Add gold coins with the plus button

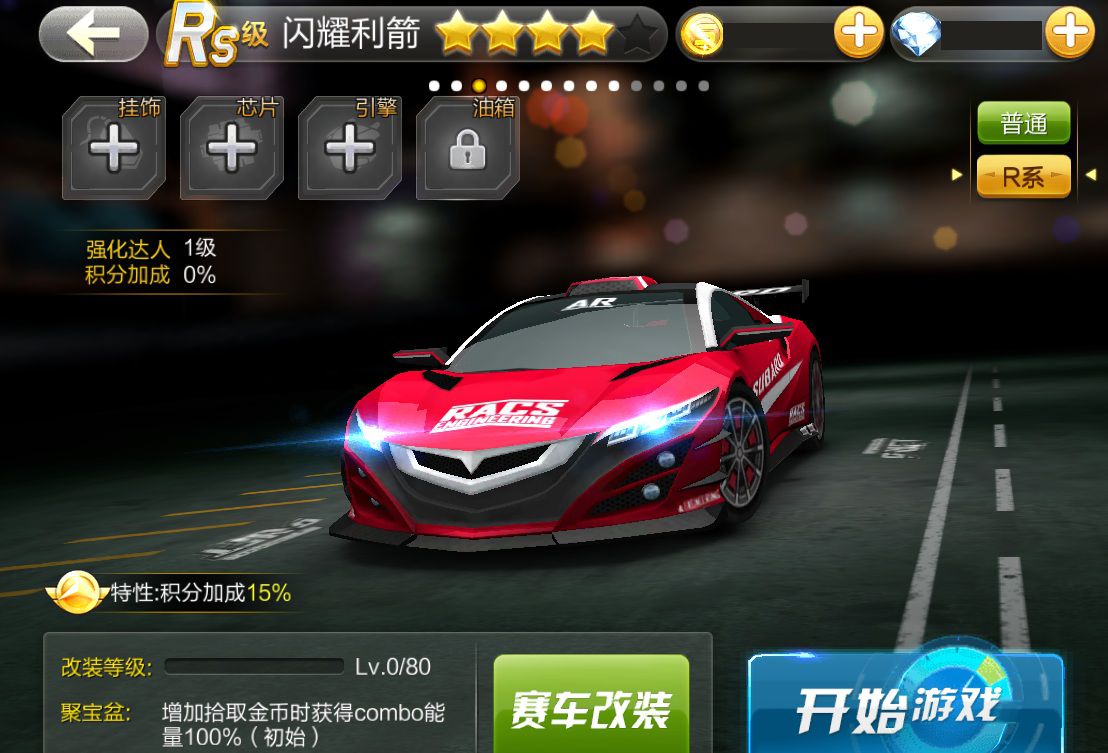(x=858, y=35)
